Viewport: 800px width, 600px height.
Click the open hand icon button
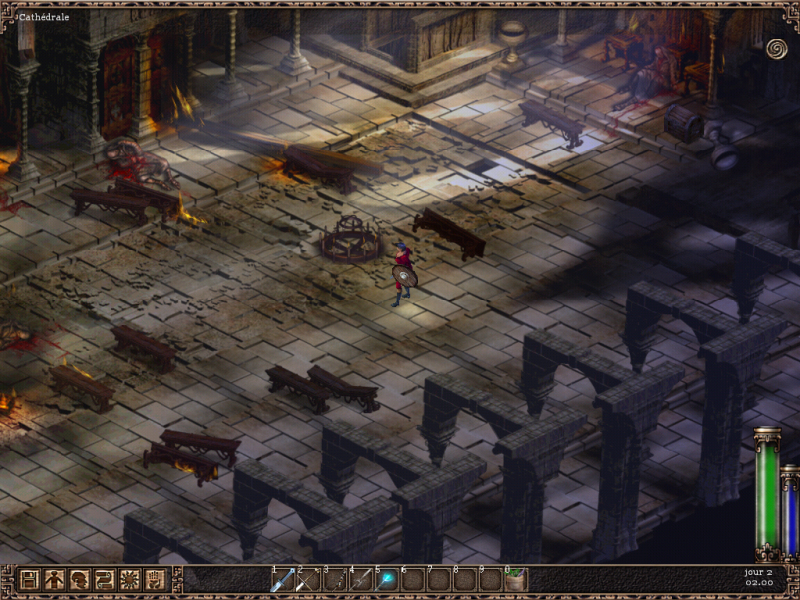(154, 579)
